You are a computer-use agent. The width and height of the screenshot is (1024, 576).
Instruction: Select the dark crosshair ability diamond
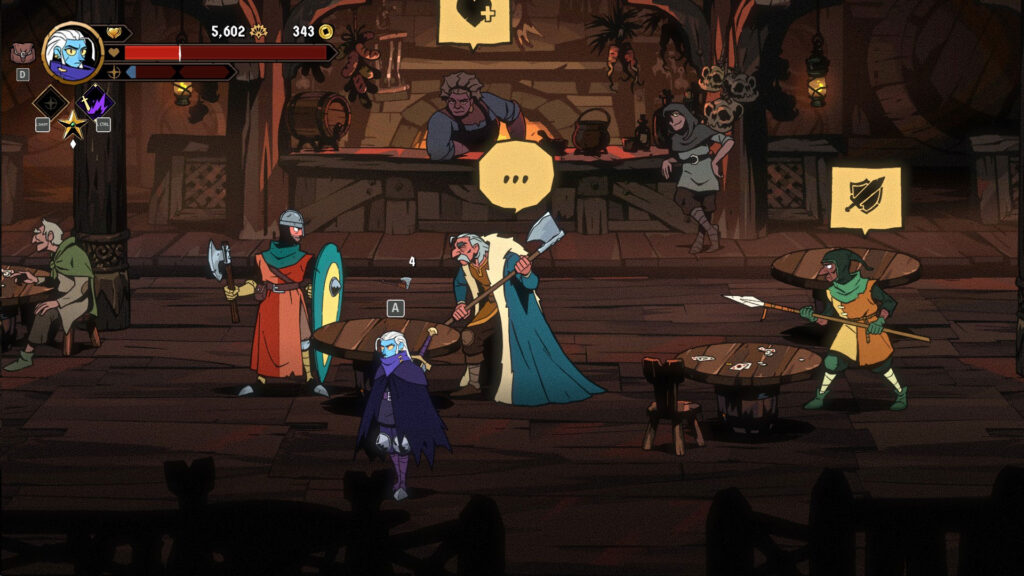point(49,101)
